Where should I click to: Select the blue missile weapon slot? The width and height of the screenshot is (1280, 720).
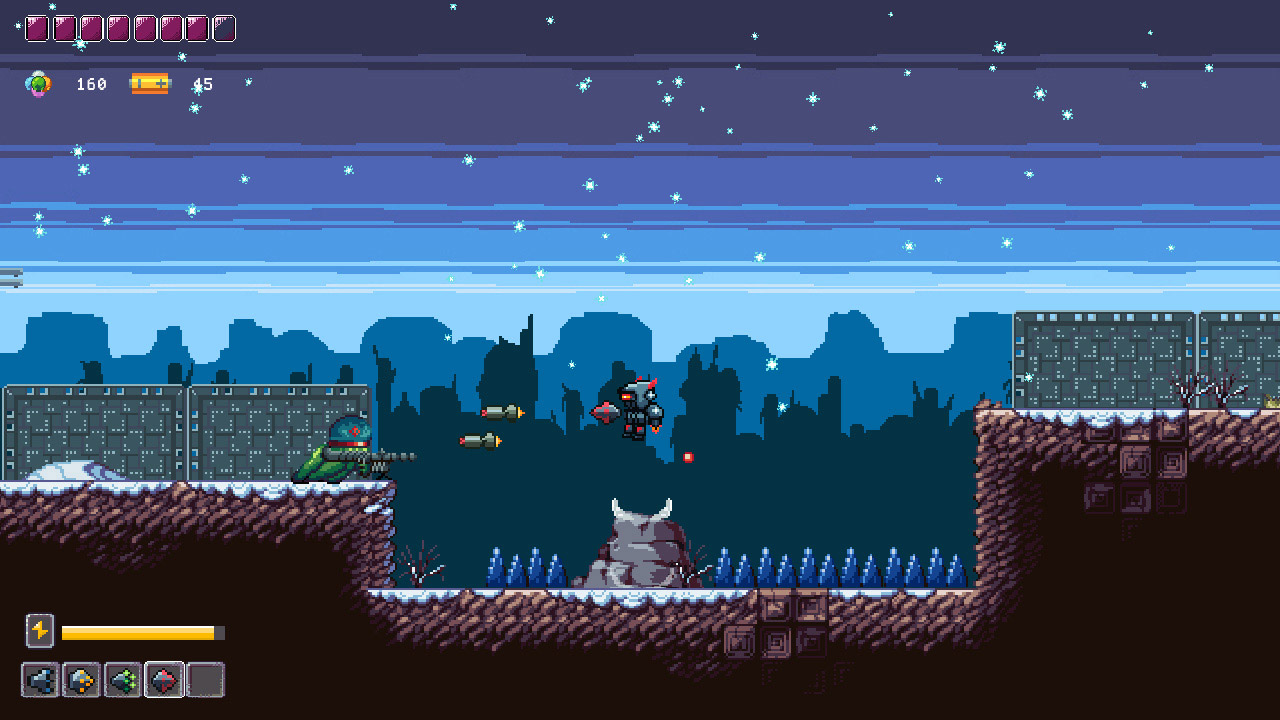[40, 679]
